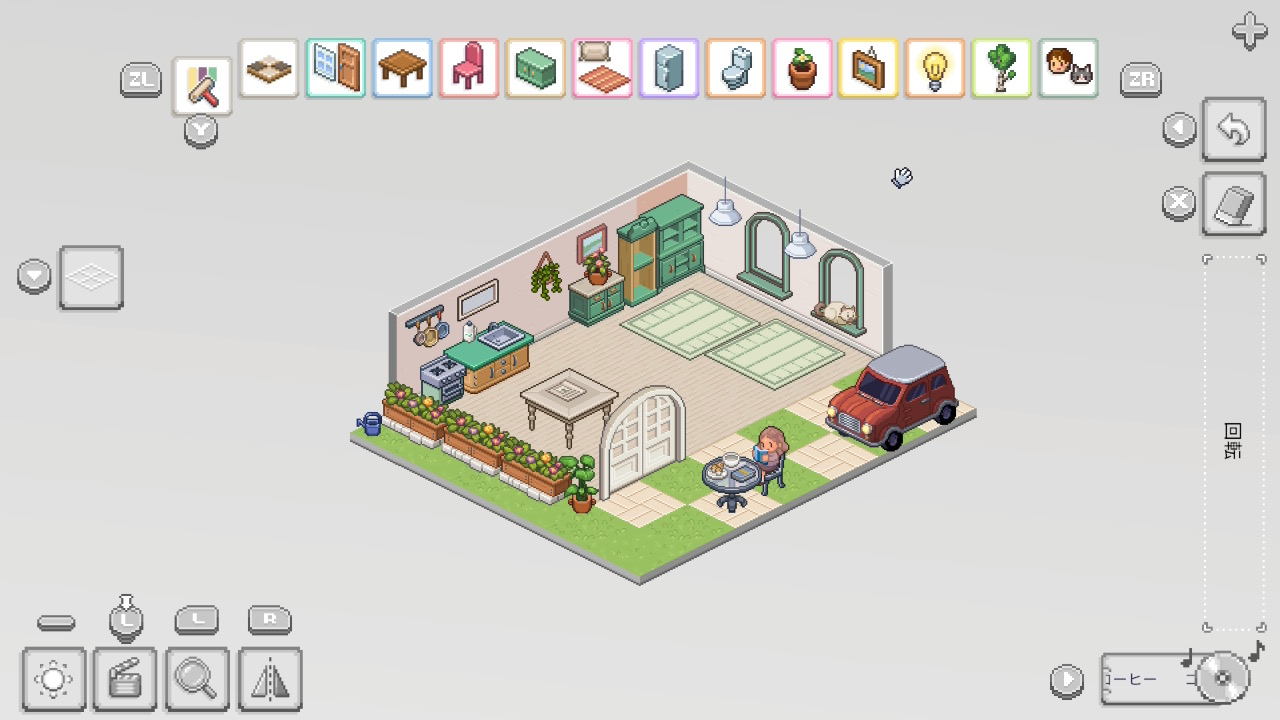The height and width of the screenshot is (720, 1280).
Task: Select the paint roller wallpaper tool
Action: 203,87
